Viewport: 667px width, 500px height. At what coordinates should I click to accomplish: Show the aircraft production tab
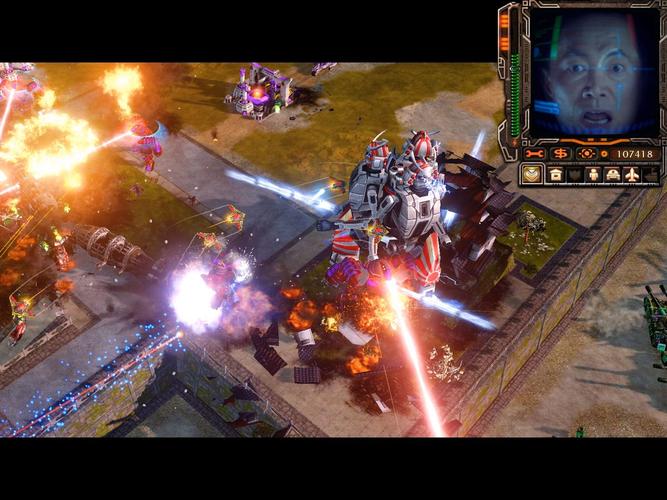click(x=632, y=174)
